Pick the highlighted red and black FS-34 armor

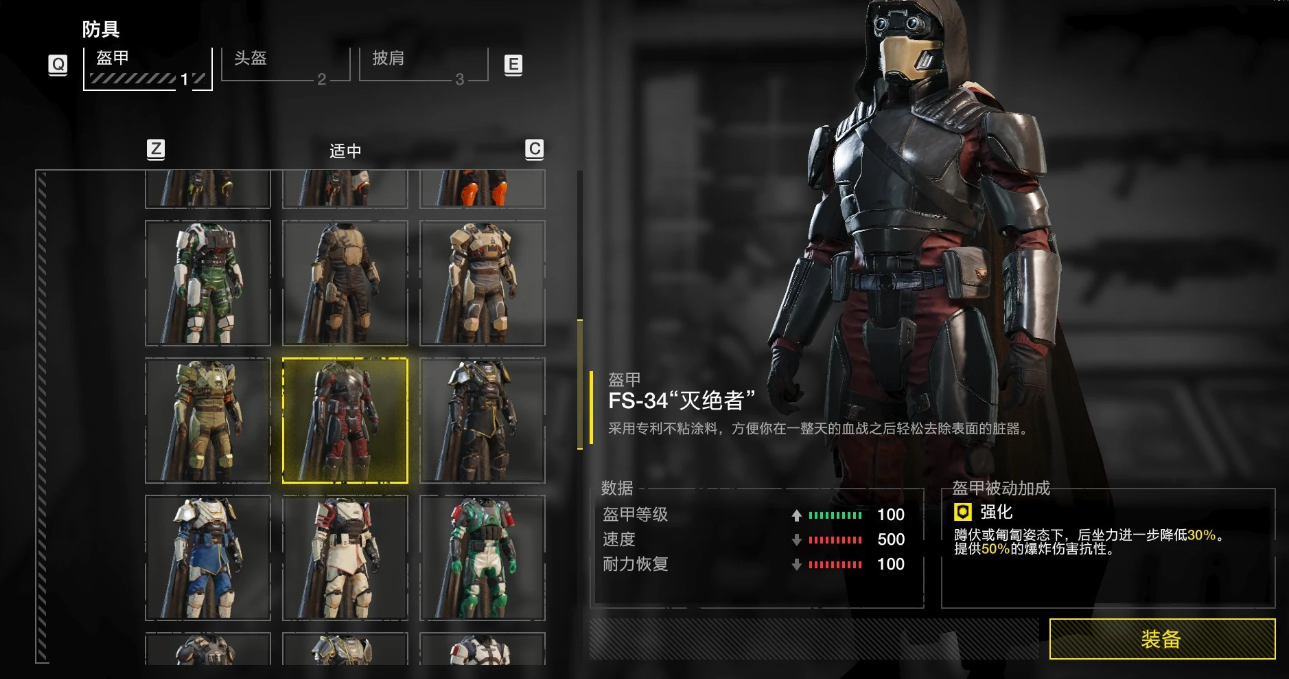click(345, 421)
